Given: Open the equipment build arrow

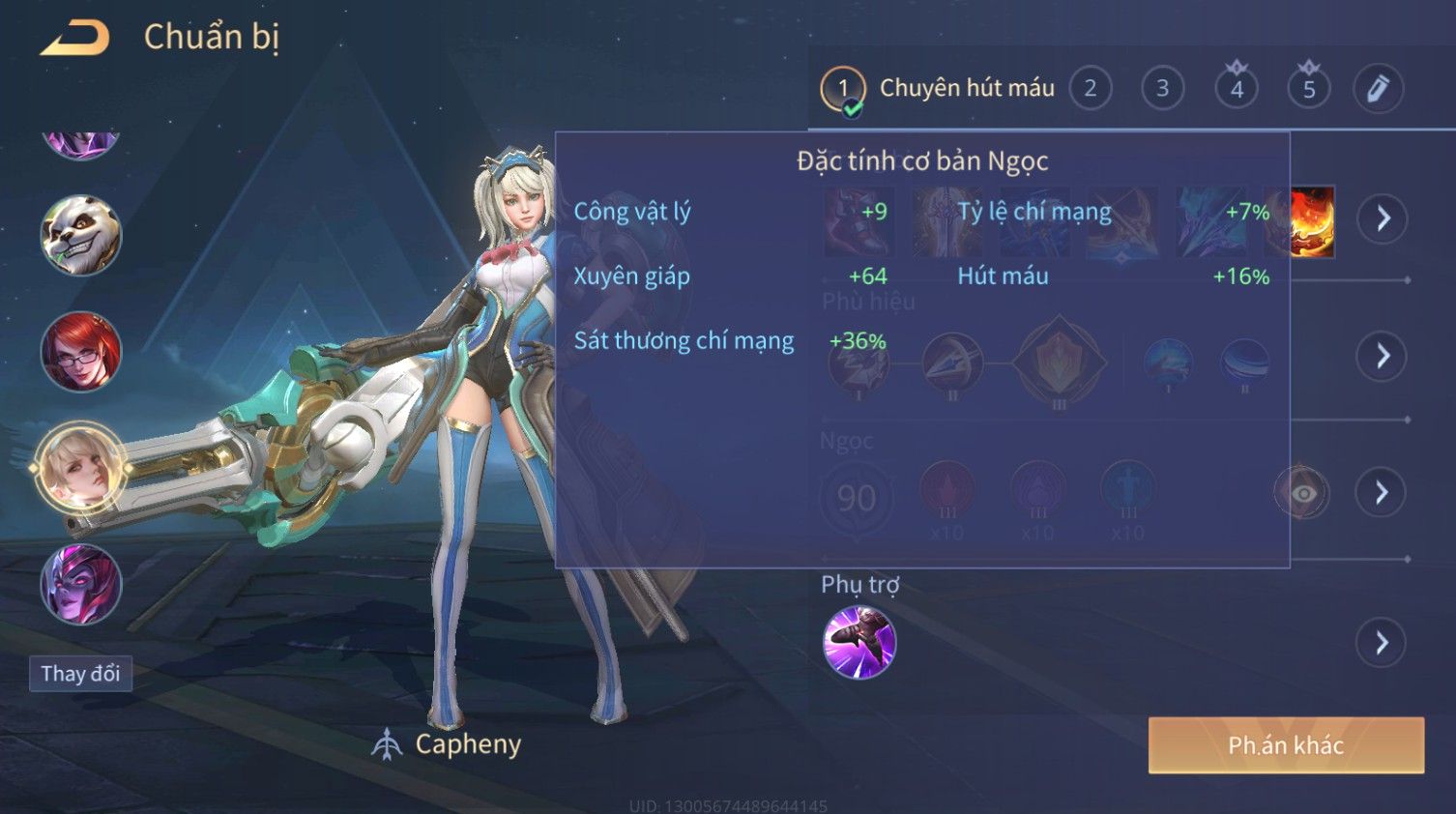Looking at the screenshot, I should (1383, 218).
